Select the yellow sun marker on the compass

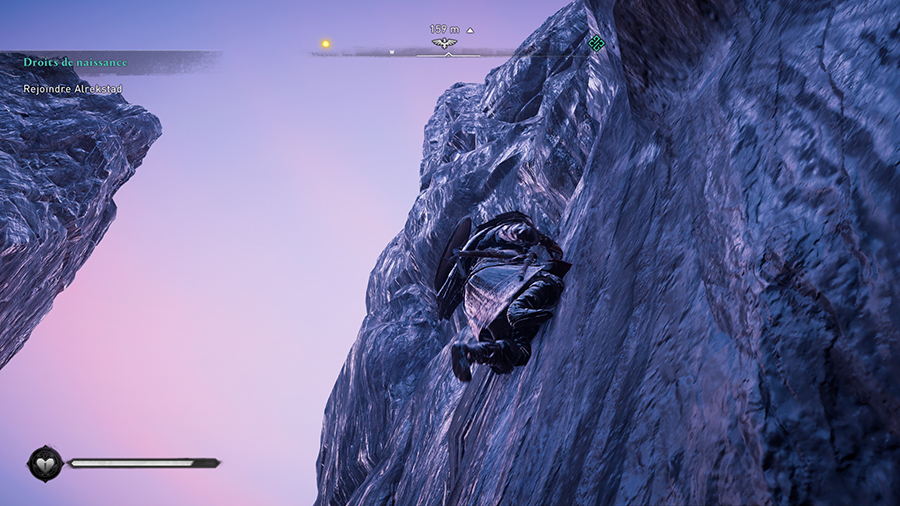coord(325,44)
